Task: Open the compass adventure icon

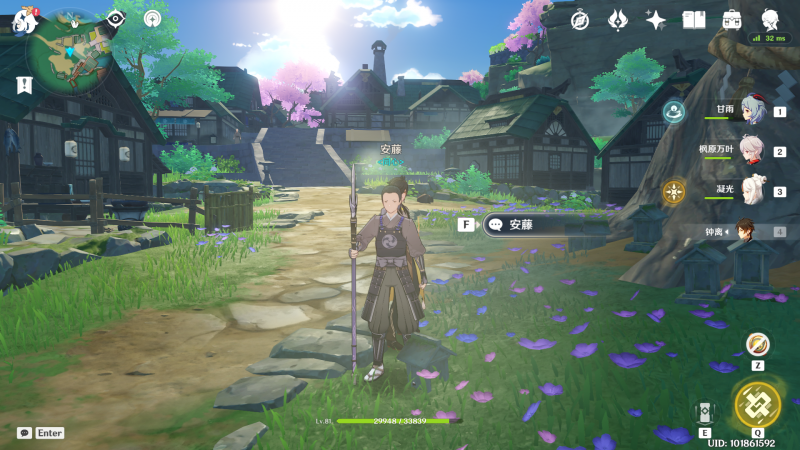Action: point(580,20)
